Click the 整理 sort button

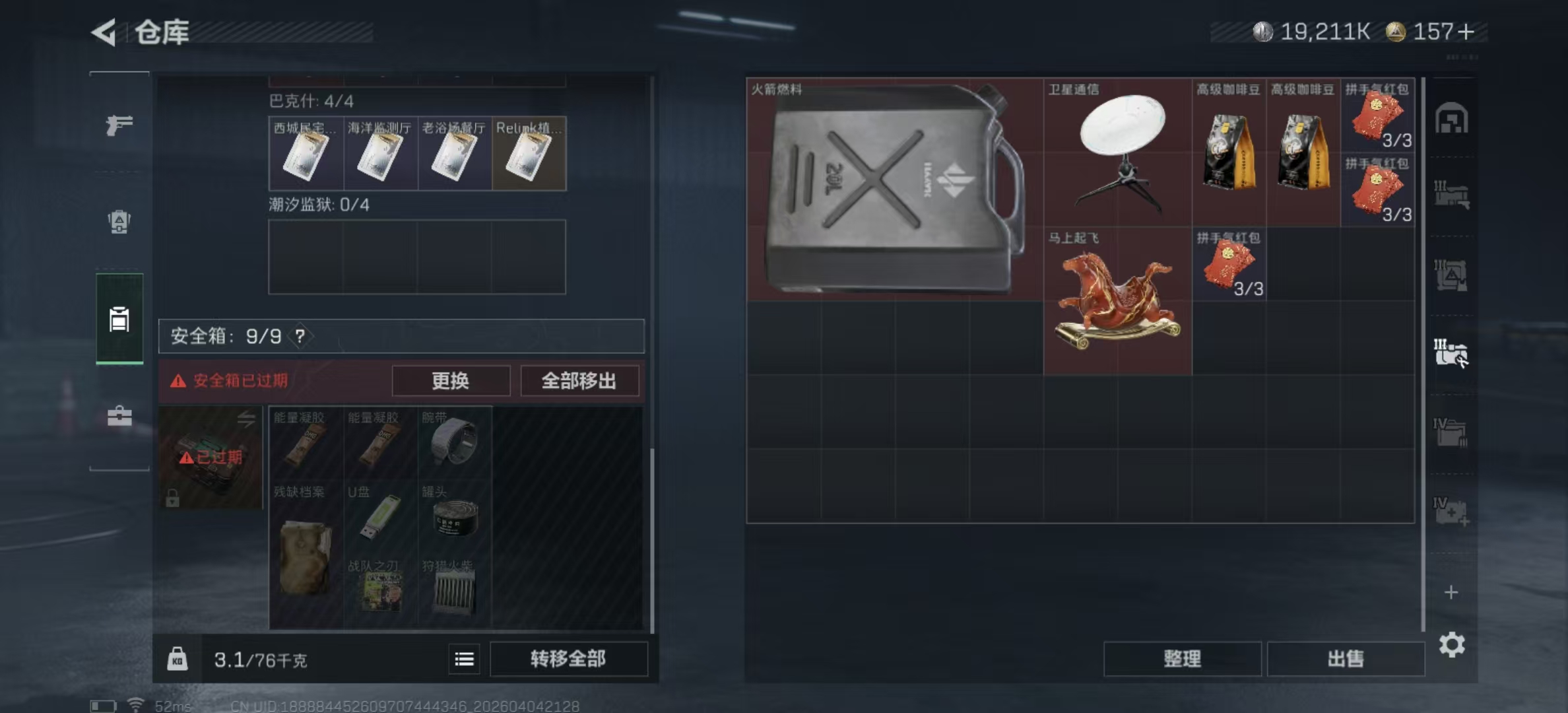click(1183, 659)
